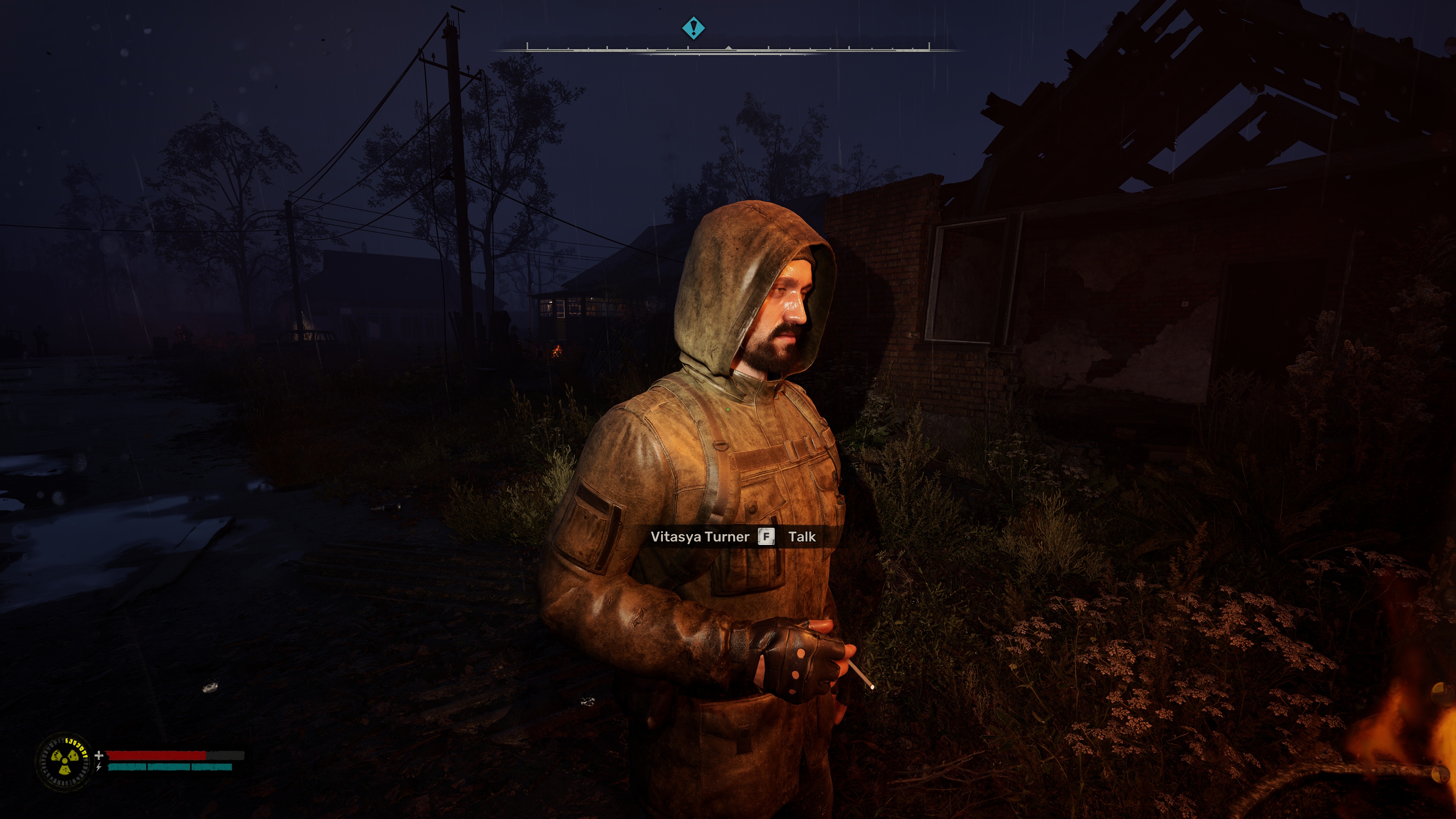This screenshot has width=1456, height=819.
Task: Click the quest marker on the compass
Action: [693, 28]
